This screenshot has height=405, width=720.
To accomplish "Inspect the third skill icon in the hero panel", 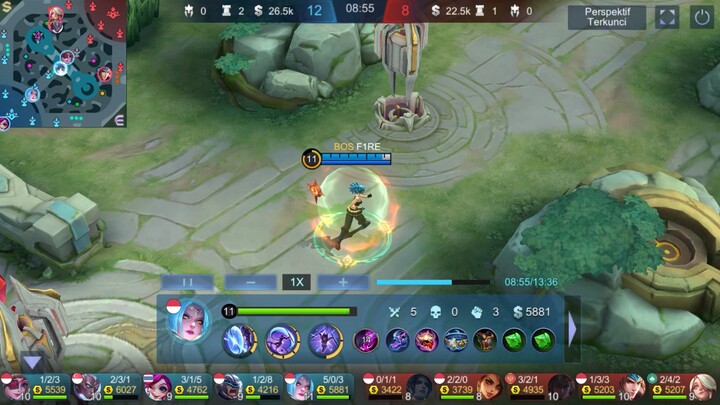I will (325, 340).
